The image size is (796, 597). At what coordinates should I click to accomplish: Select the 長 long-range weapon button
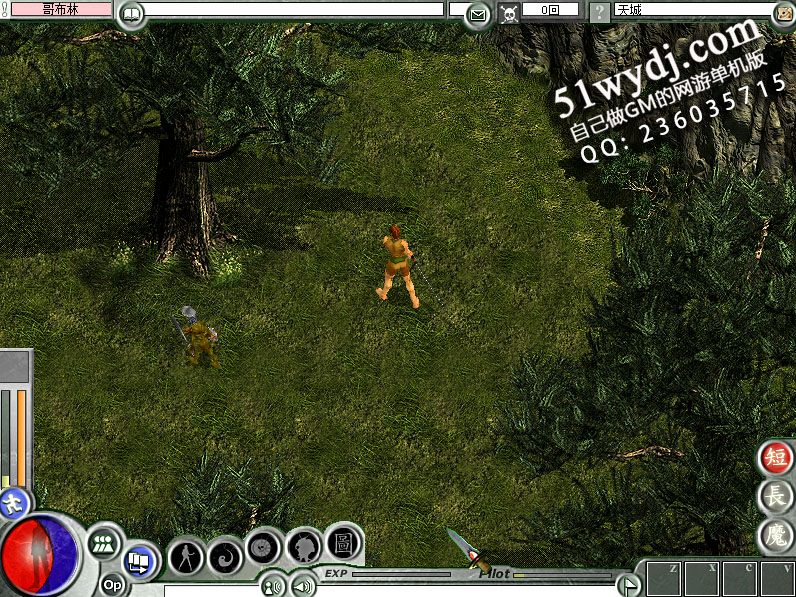776,496
